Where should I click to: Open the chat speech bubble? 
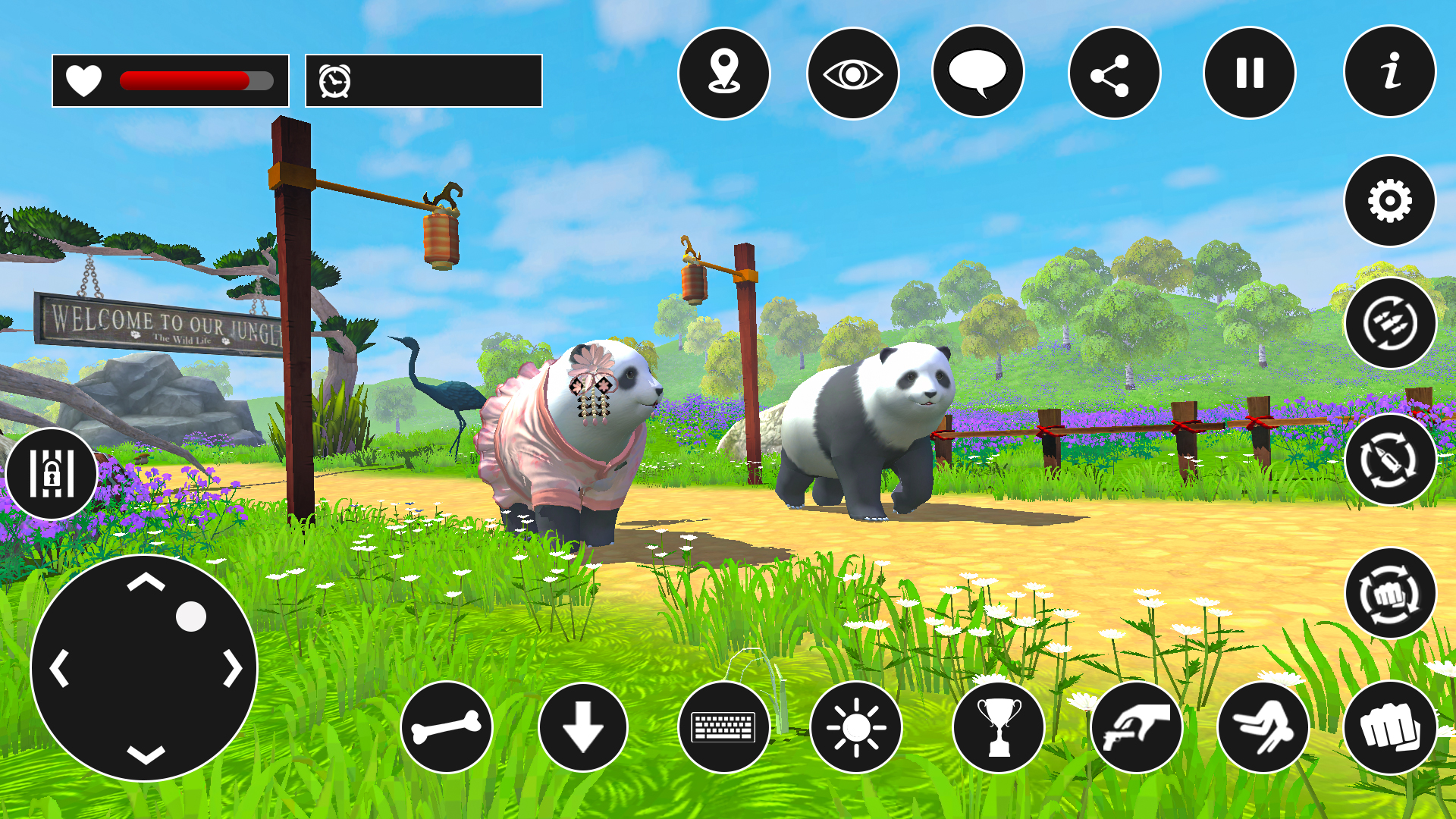point(977,73)
